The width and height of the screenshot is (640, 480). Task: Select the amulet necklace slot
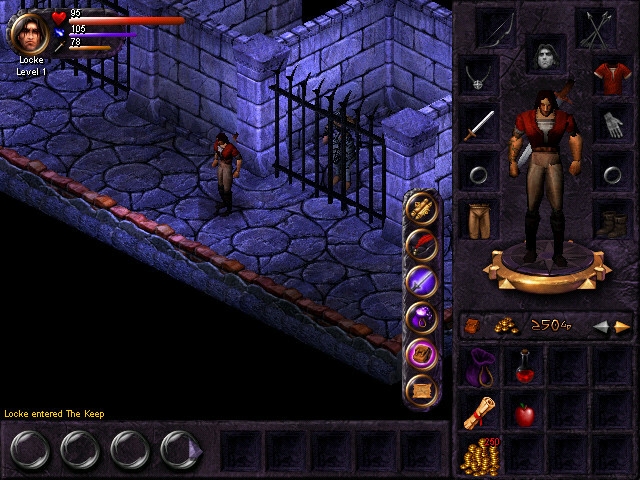click(x=480, y=76)
